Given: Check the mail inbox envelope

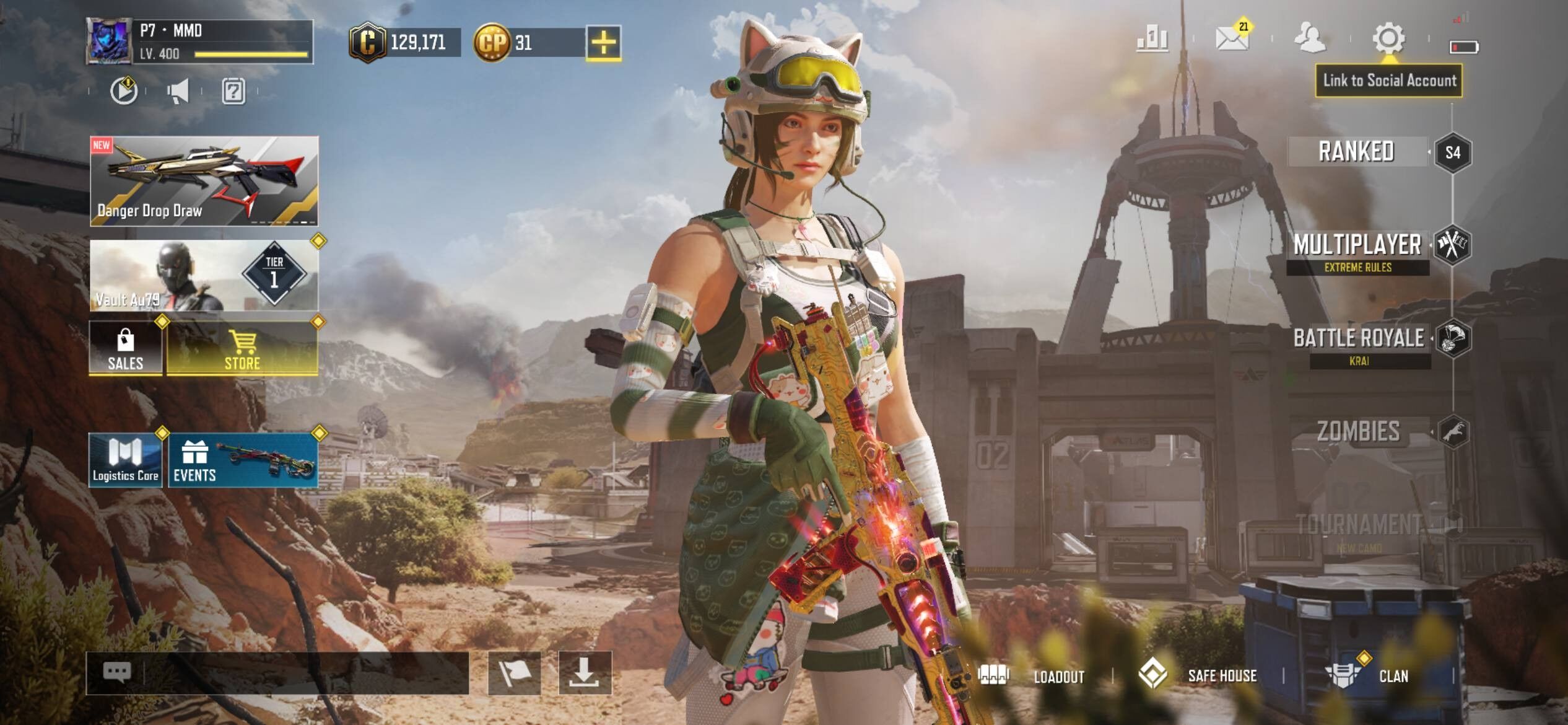Looking at the screenshot, I should [1231, 38].
